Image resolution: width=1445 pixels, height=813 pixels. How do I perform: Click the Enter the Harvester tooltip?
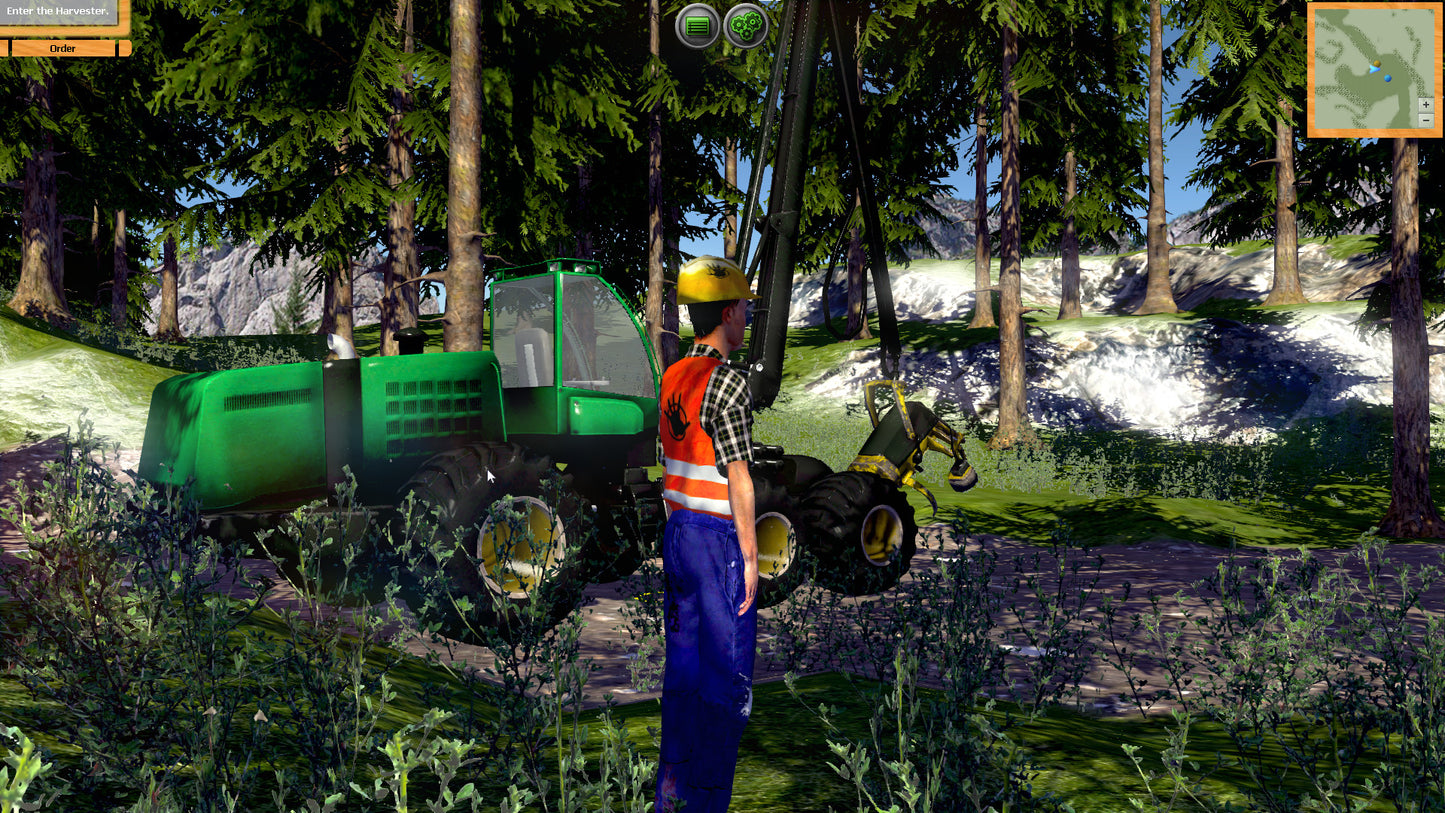coord(57,11)
